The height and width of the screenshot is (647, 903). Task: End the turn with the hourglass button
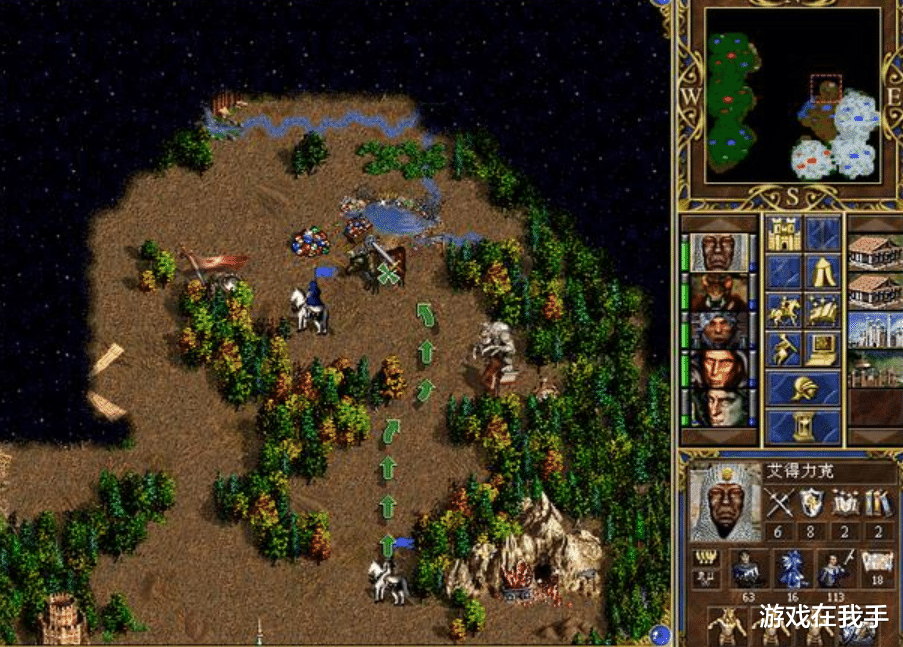[x=803, y=426]
